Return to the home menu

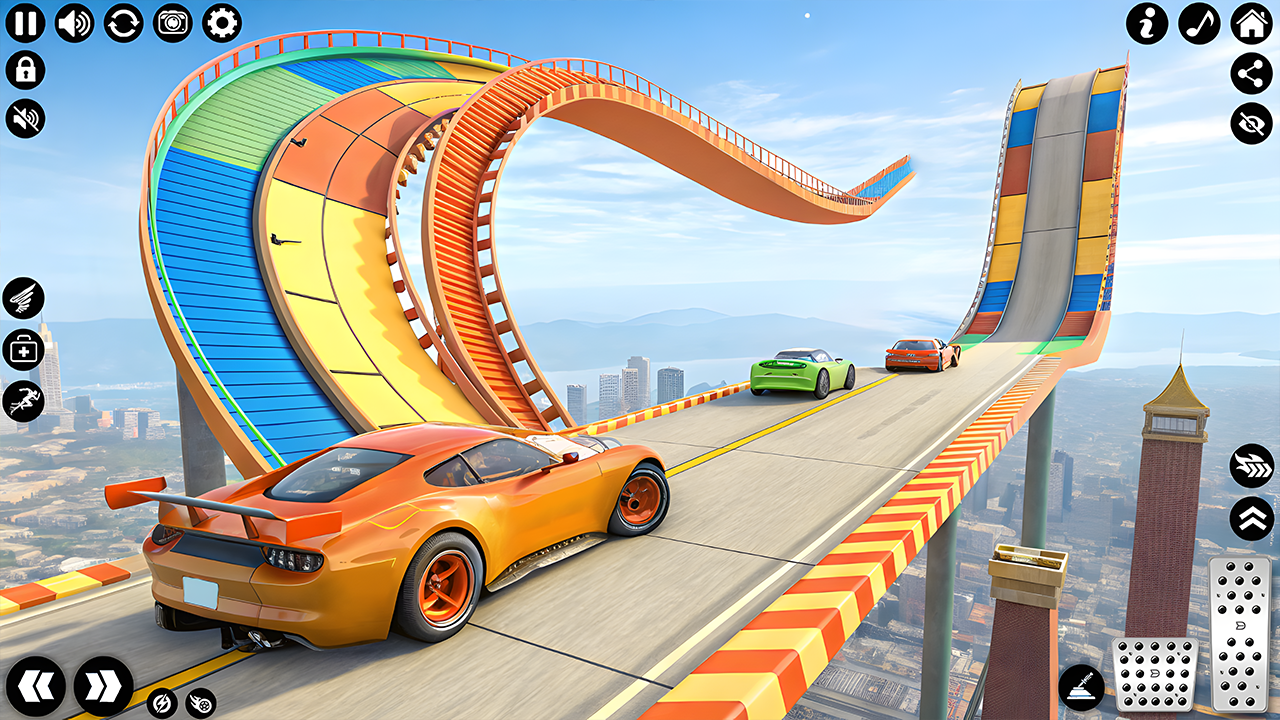coord(1251,23)
